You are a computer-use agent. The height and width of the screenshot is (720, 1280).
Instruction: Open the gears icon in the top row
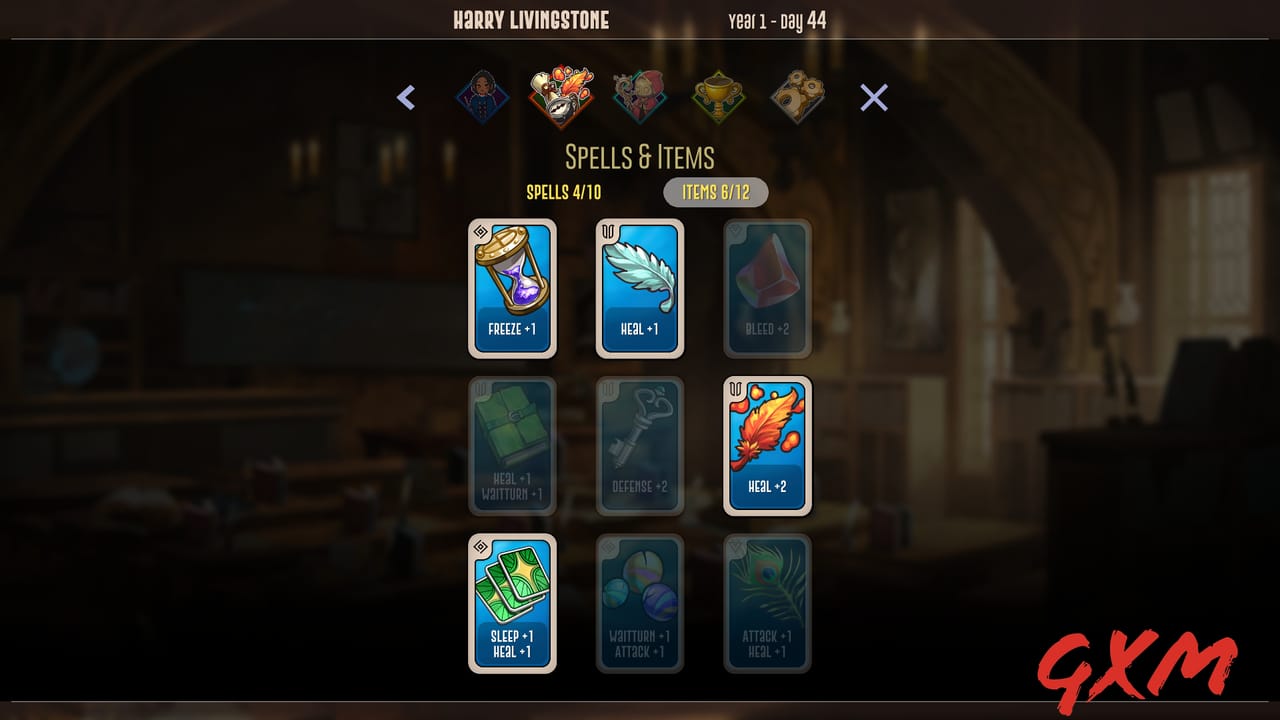[x=797, y=95]
